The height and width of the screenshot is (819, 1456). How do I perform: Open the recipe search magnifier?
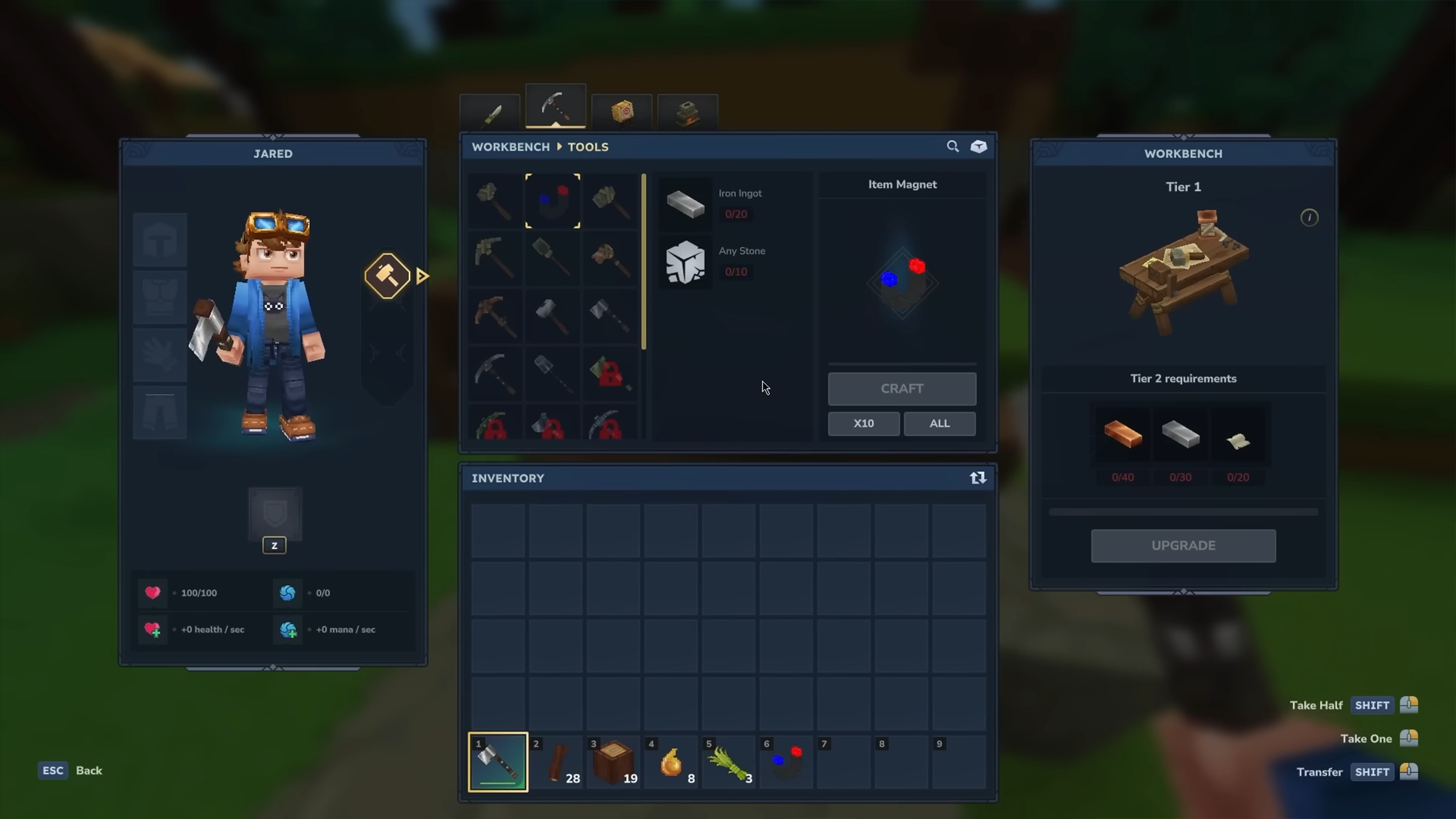click(x=952, y=147)
